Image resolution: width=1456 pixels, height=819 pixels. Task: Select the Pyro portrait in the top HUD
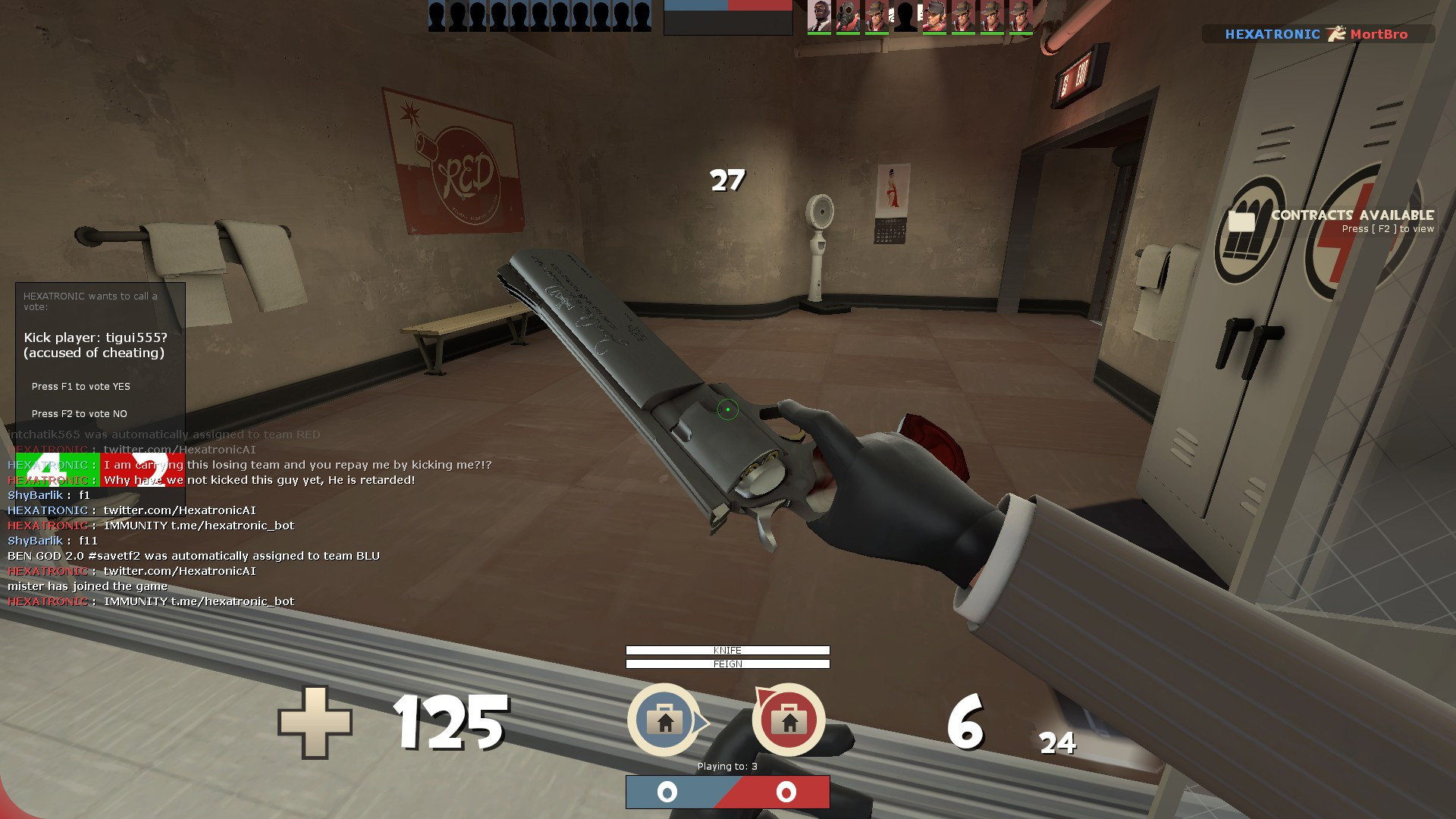pyautogui.click(x=848, y=17)
